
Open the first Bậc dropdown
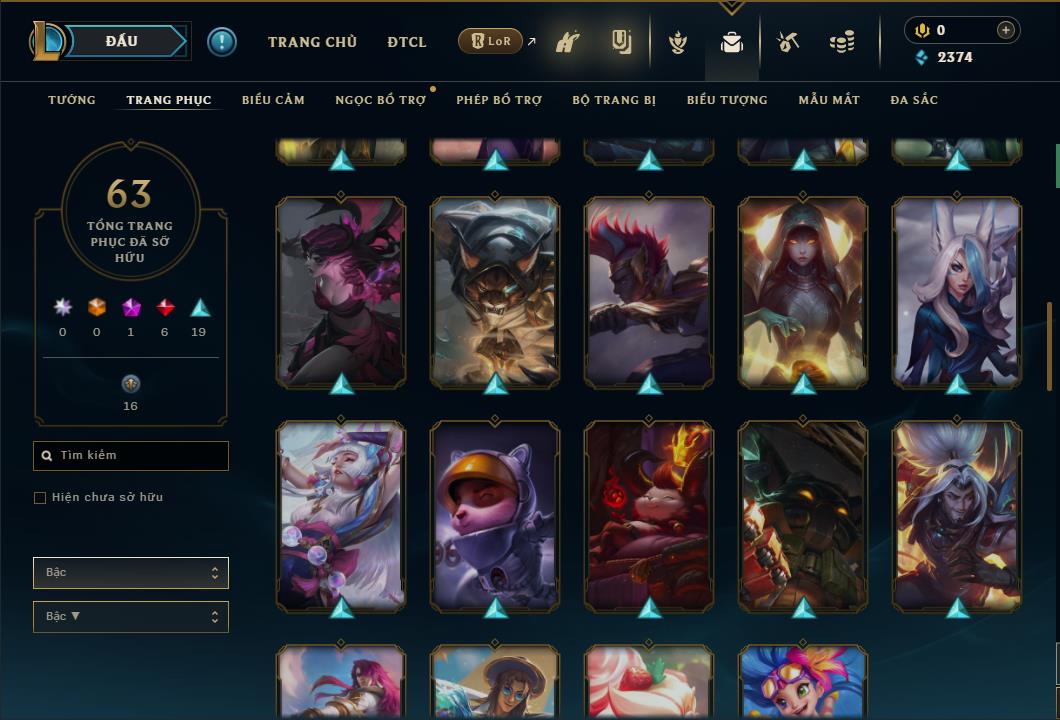(131, 573)
